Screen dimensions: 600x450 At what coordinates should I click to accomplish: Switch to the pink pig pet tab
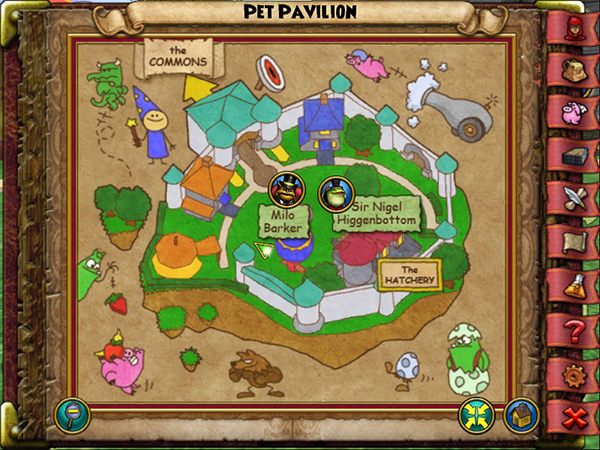(x=575, y=110)
